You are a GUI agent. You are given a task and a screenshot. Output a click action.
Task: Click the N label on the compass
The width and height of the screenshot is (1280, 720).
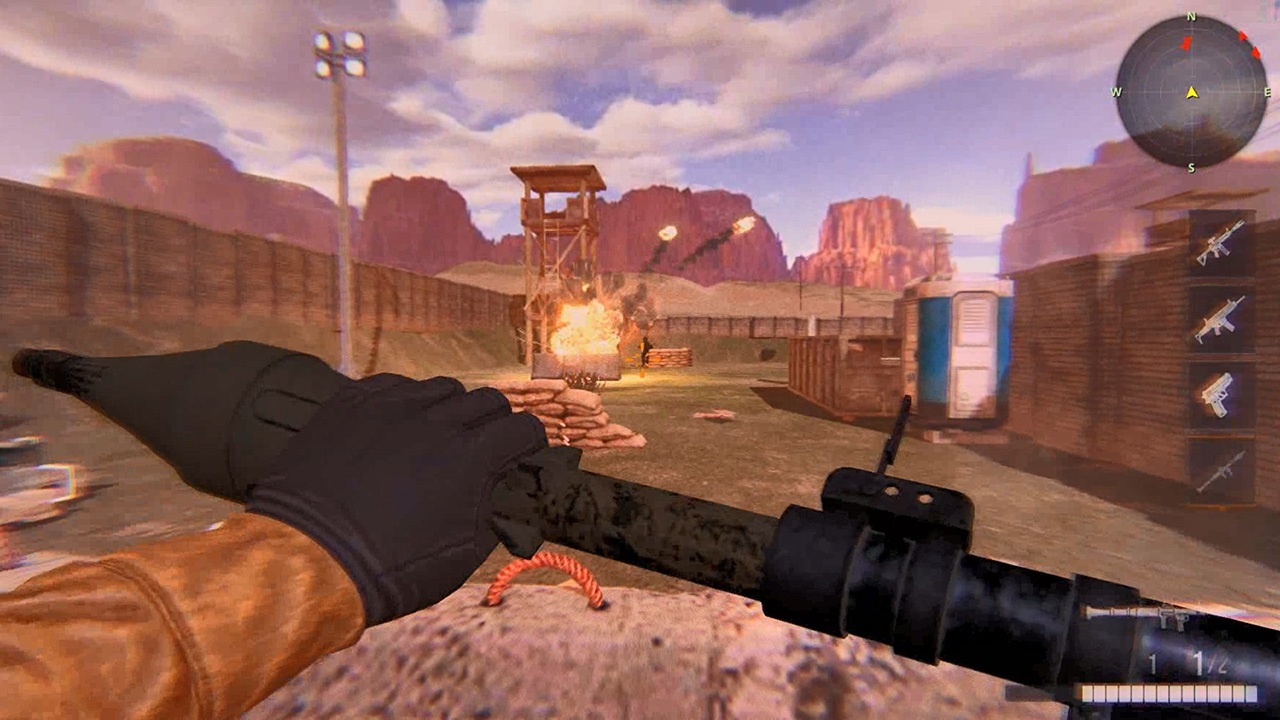click(x=1190, y=16)
